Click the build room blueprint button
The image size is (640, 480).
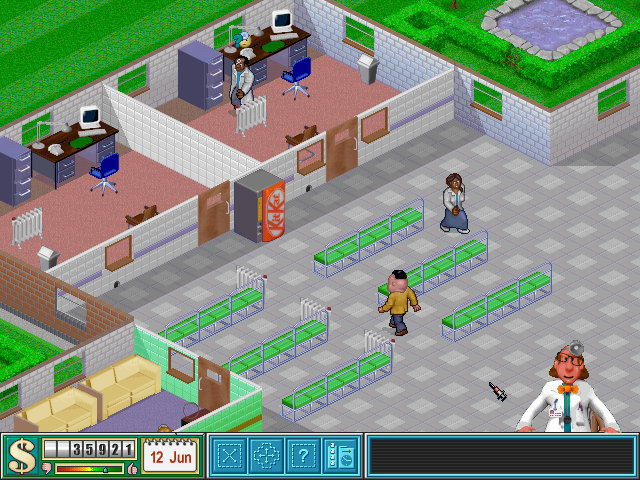230,456
